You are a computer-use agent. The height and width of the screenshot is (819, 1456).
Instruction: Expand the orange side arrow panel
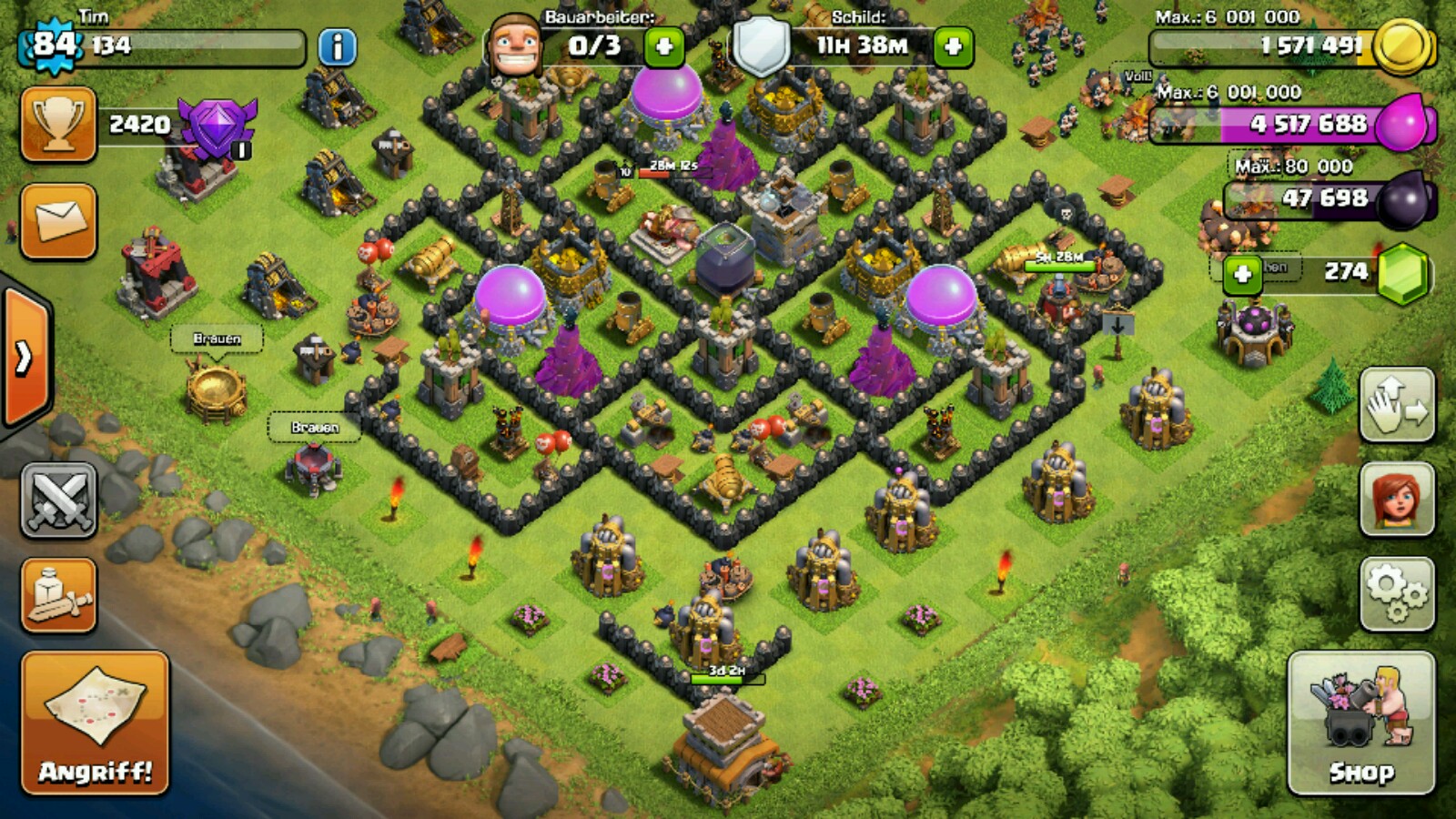tap(24, 358)
